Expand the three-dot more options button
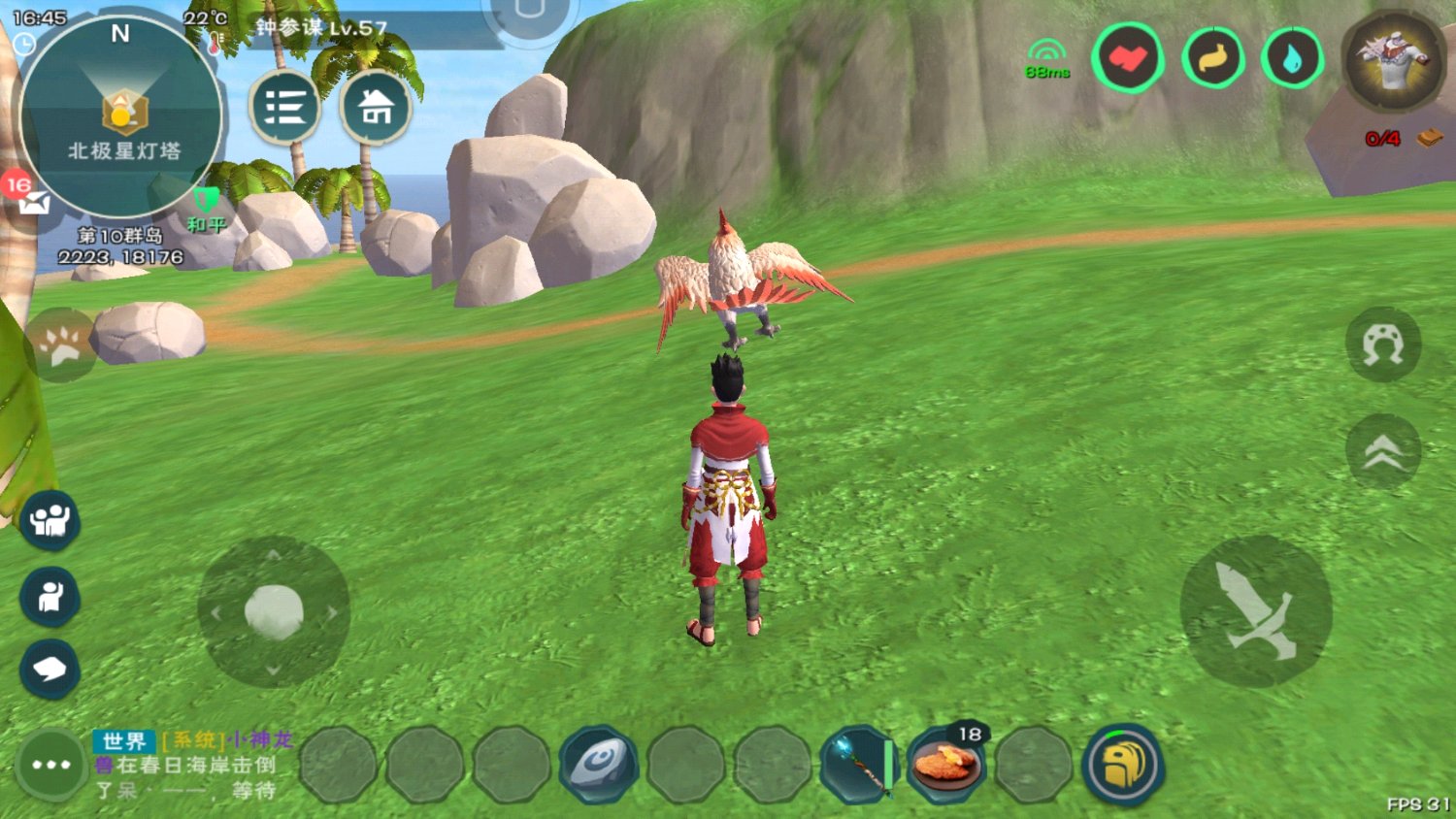Viewport: 1456px width, 819px height. [50, 765]
